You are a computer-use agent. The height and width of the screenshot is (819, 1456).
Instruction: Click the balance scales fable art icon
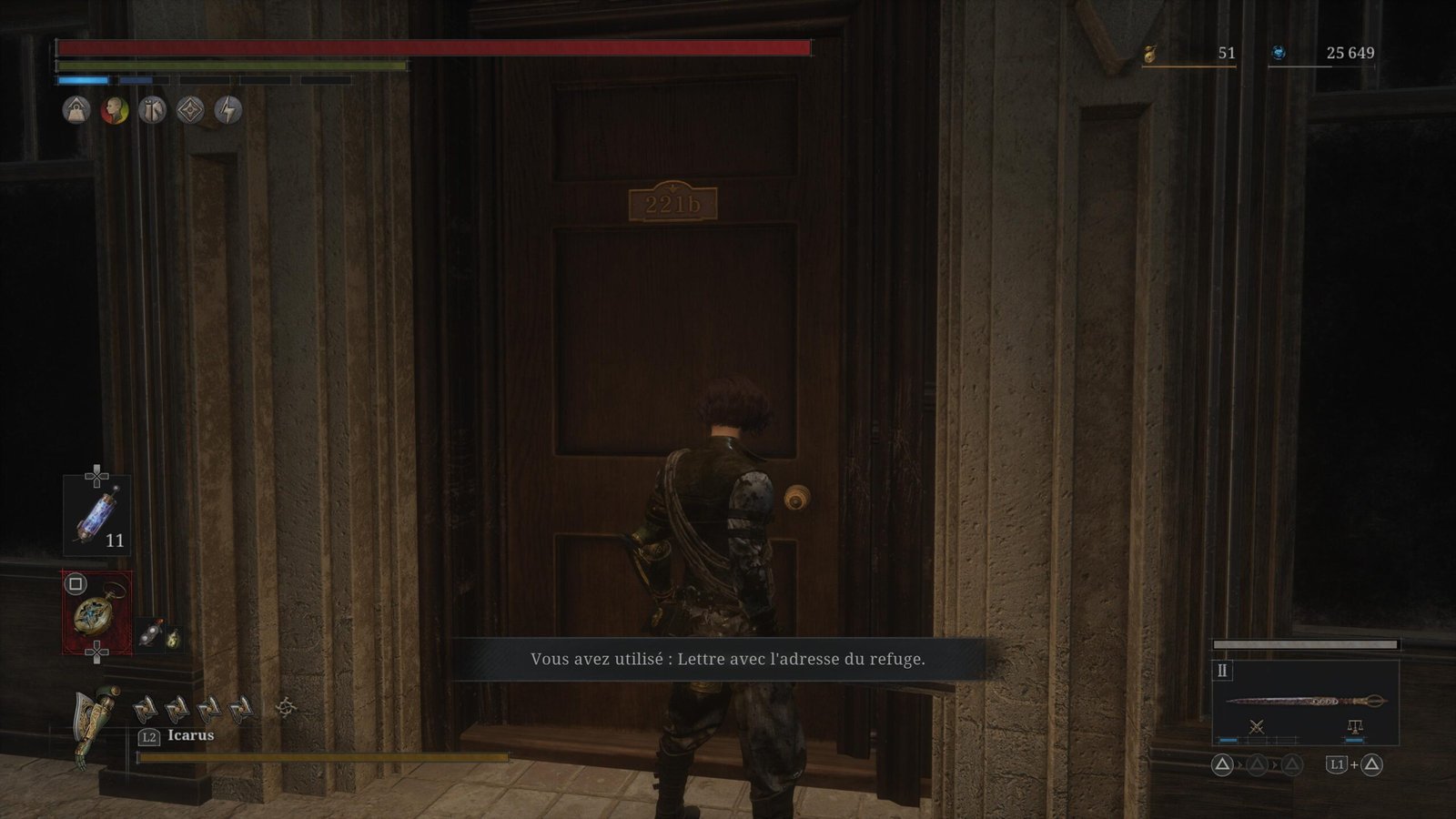click(1354, 726)
